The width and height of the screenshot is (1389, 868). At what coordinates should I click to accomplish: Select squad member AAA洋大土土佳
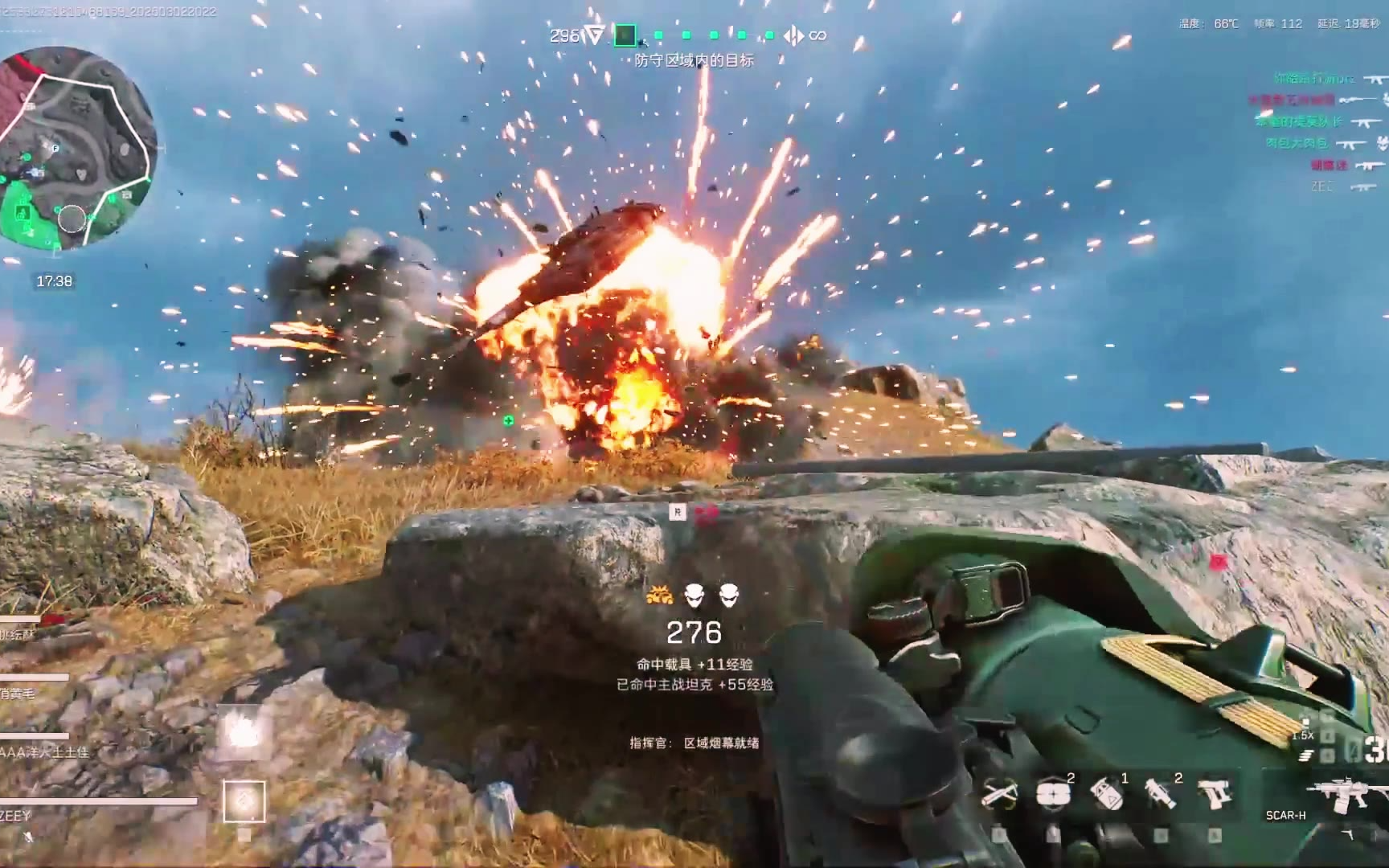[x=44, y=752]
